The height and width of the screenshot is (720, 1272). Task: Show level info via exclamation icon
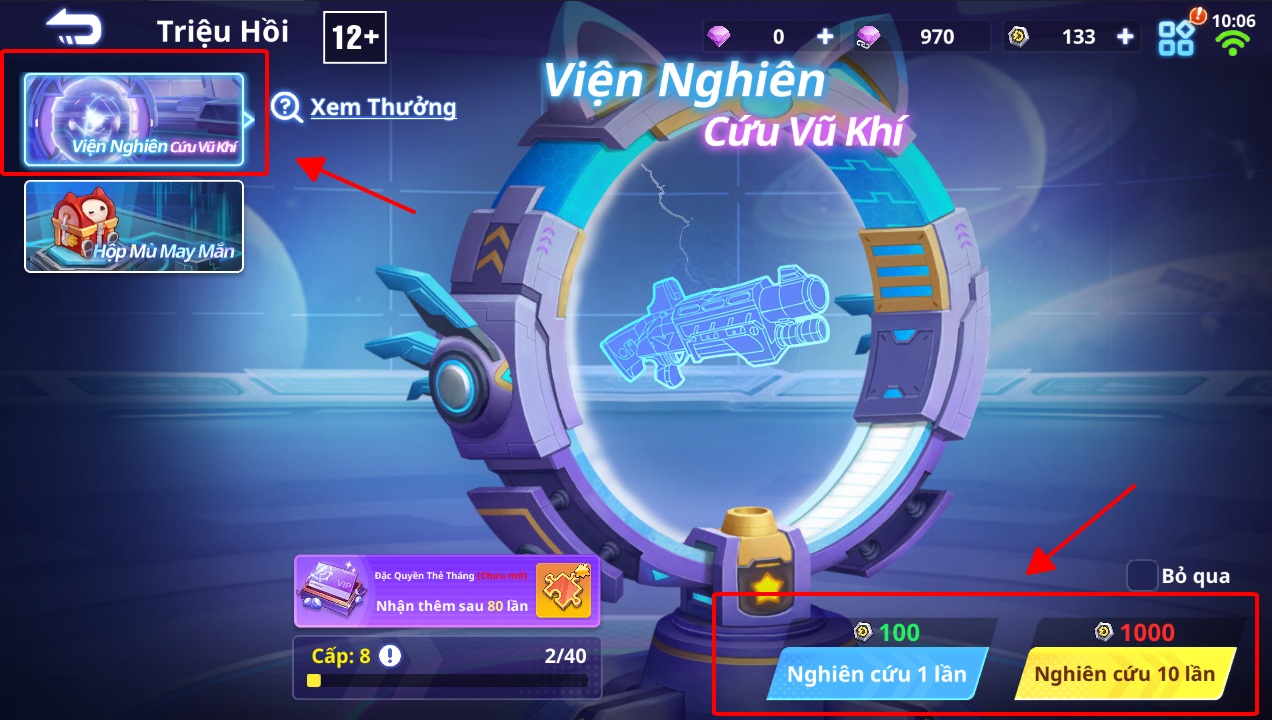coord(390,656)
